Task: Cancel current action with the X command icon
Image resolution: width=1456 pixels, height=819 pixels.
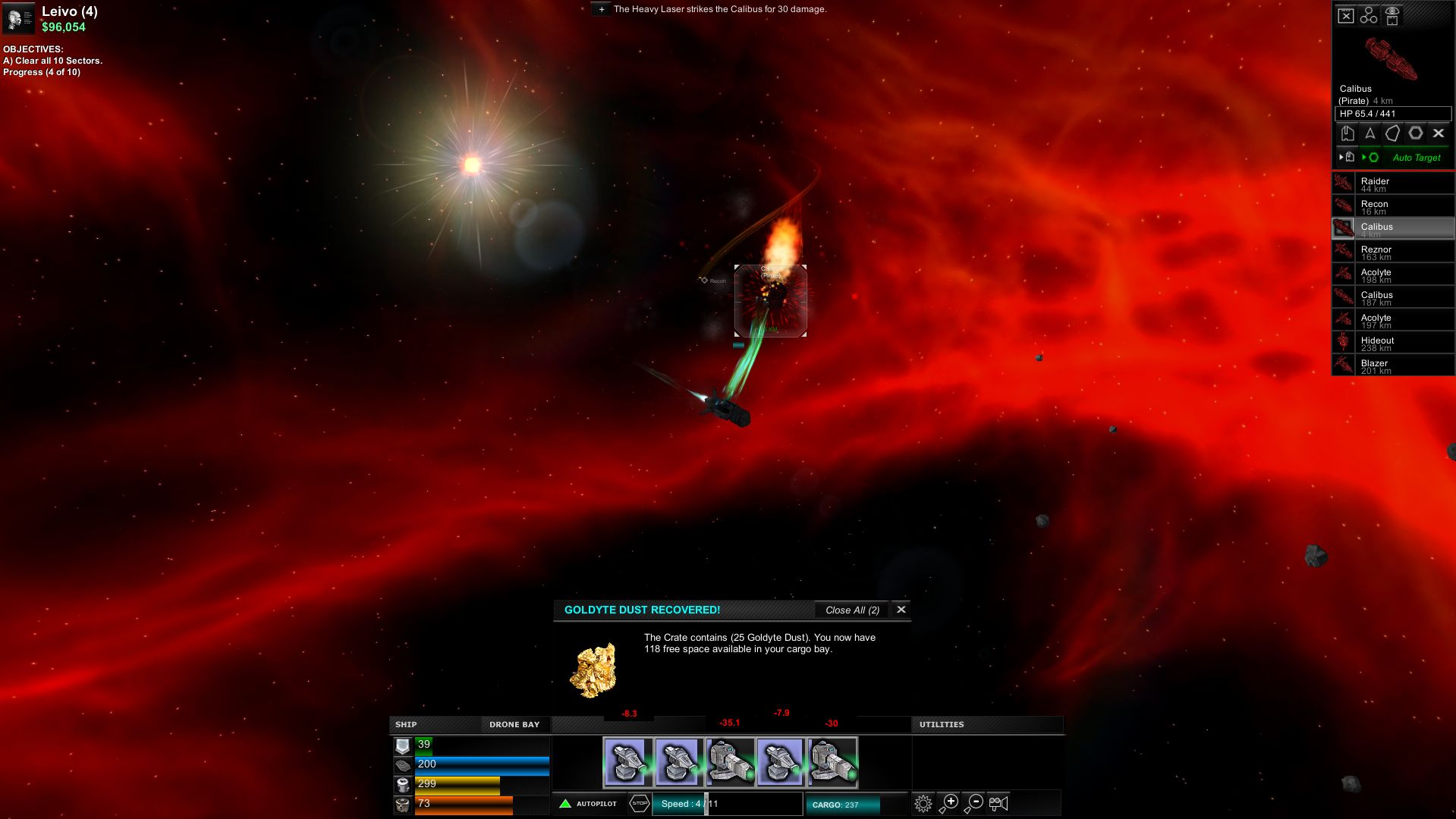Action: click(1439, 133)
